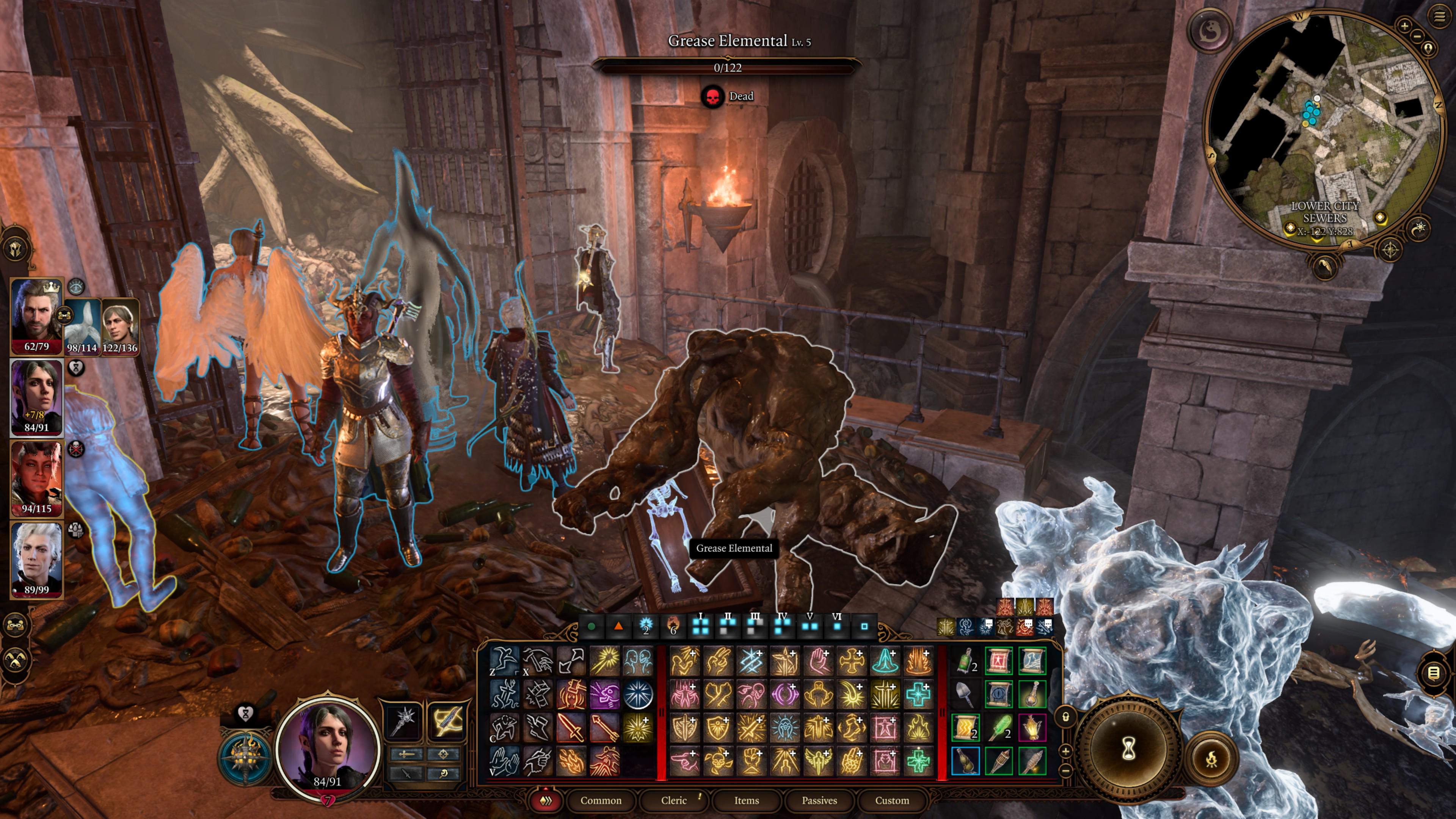This screenshot has width=1456, height=819.
Task: Use the shovel item slot
Action: coord(965,694)
